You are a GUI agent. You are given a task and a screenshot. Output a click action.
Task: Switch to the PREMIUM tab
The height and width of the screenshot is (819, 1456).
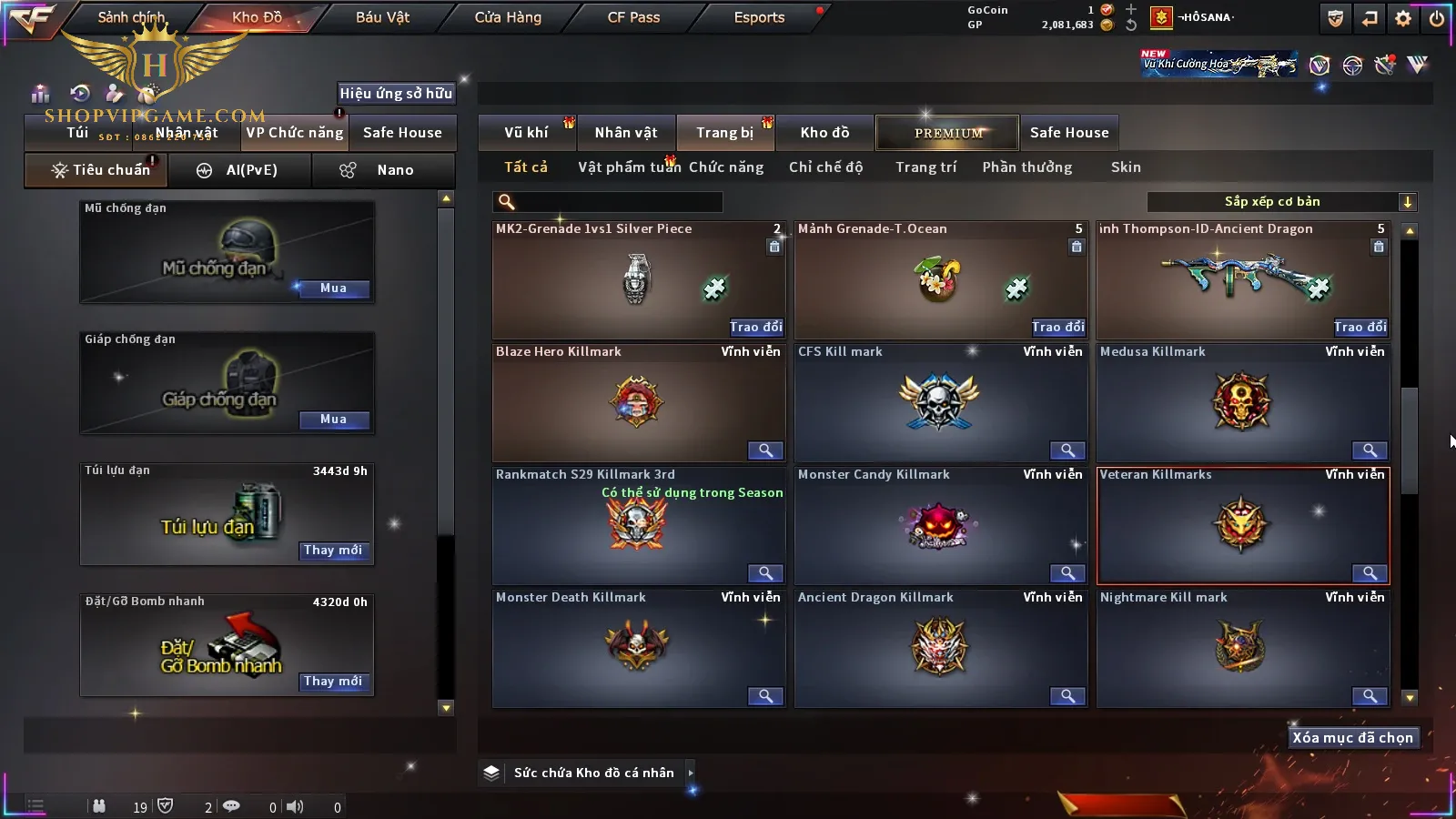947,133
